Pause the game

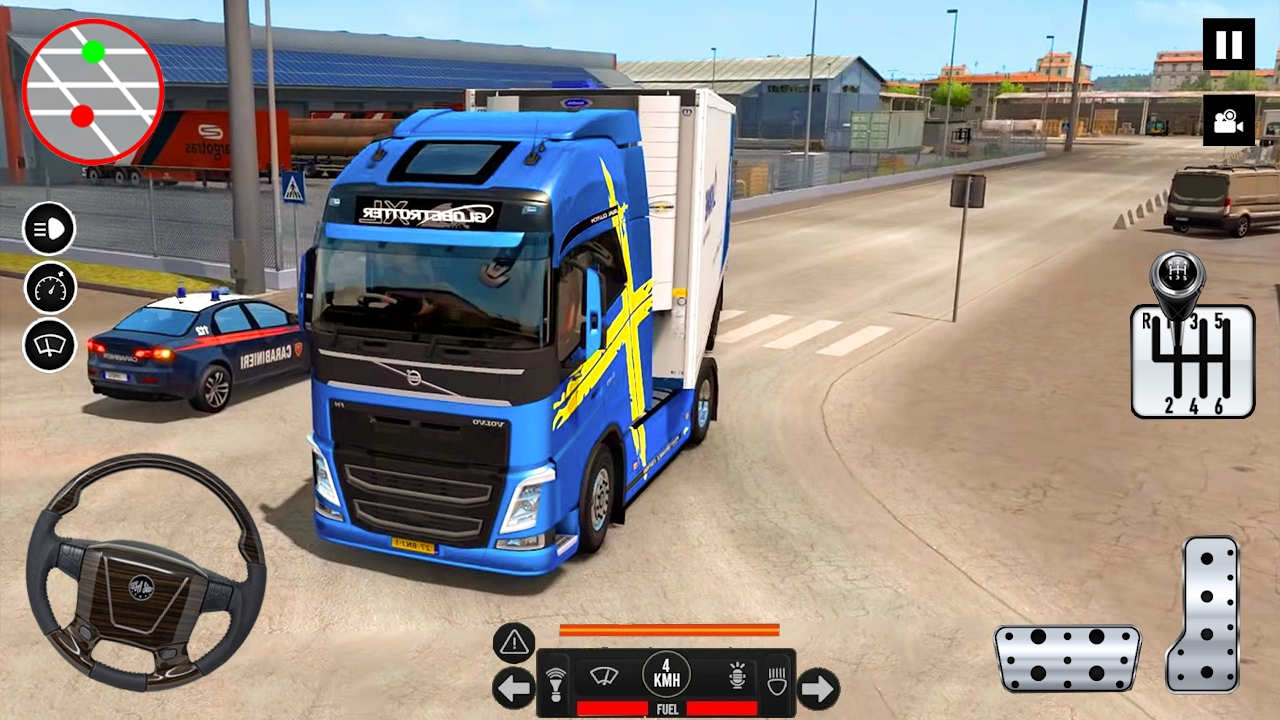pyautogui.click(x=1228, y=44)
